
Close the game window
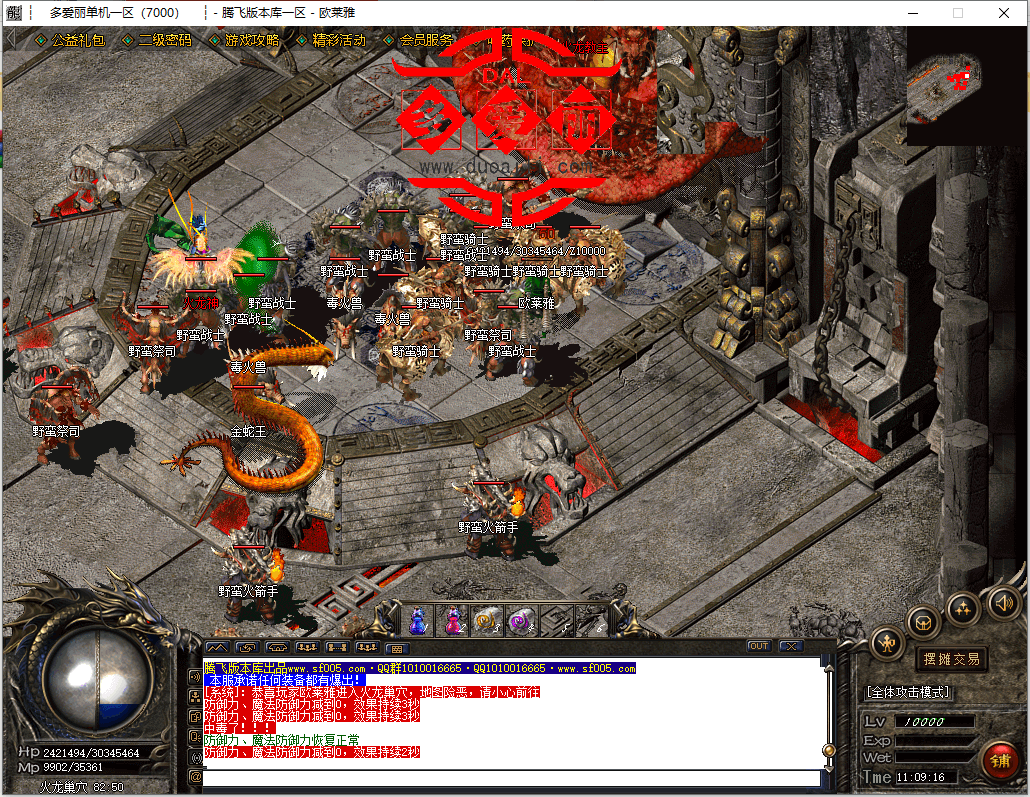[1002, 13]
